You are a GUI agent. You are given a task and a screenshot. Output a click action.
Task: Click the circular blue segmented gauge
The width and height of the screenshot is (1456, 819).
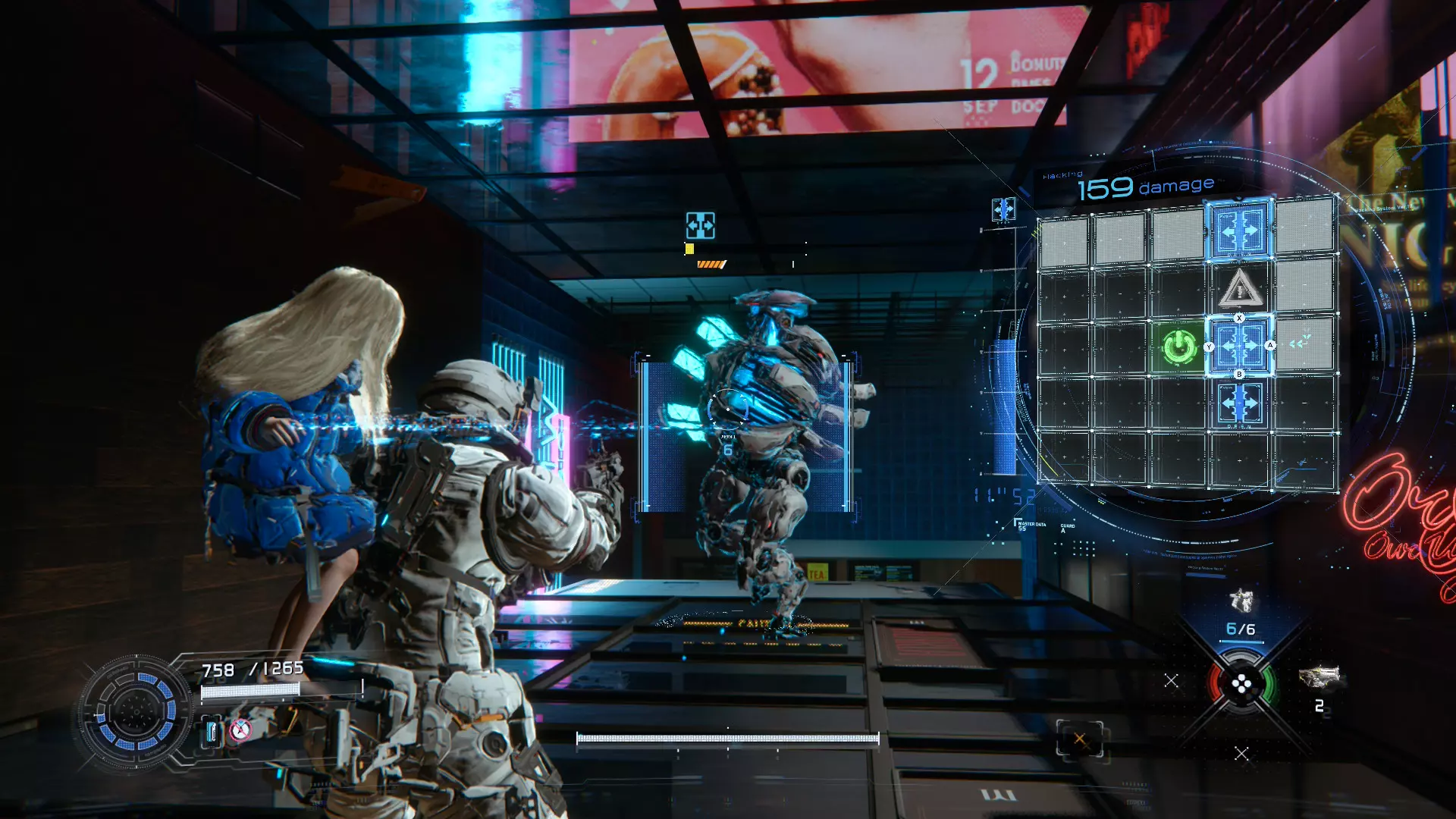136,711
